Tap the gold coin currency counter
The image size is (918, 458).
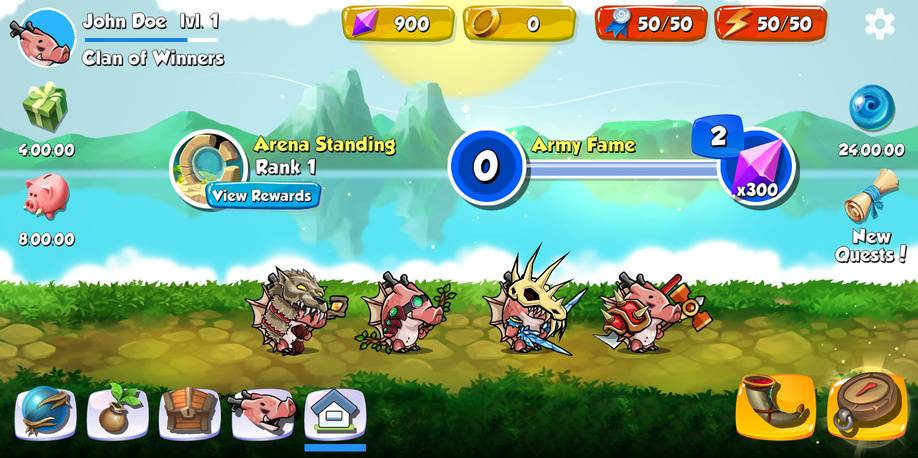pos(519,23)
